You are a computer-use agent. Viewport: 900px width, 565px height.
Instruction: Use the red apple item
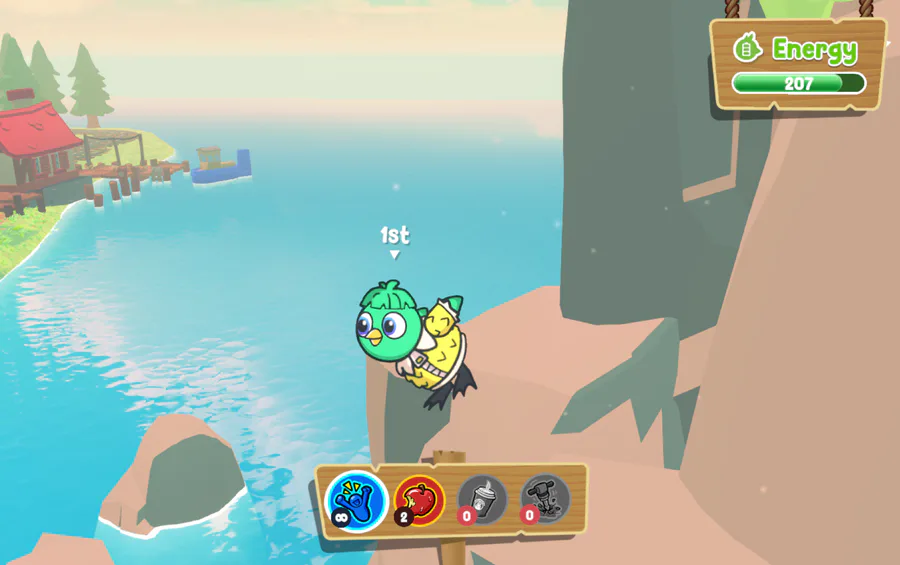(x=420, y=499)
